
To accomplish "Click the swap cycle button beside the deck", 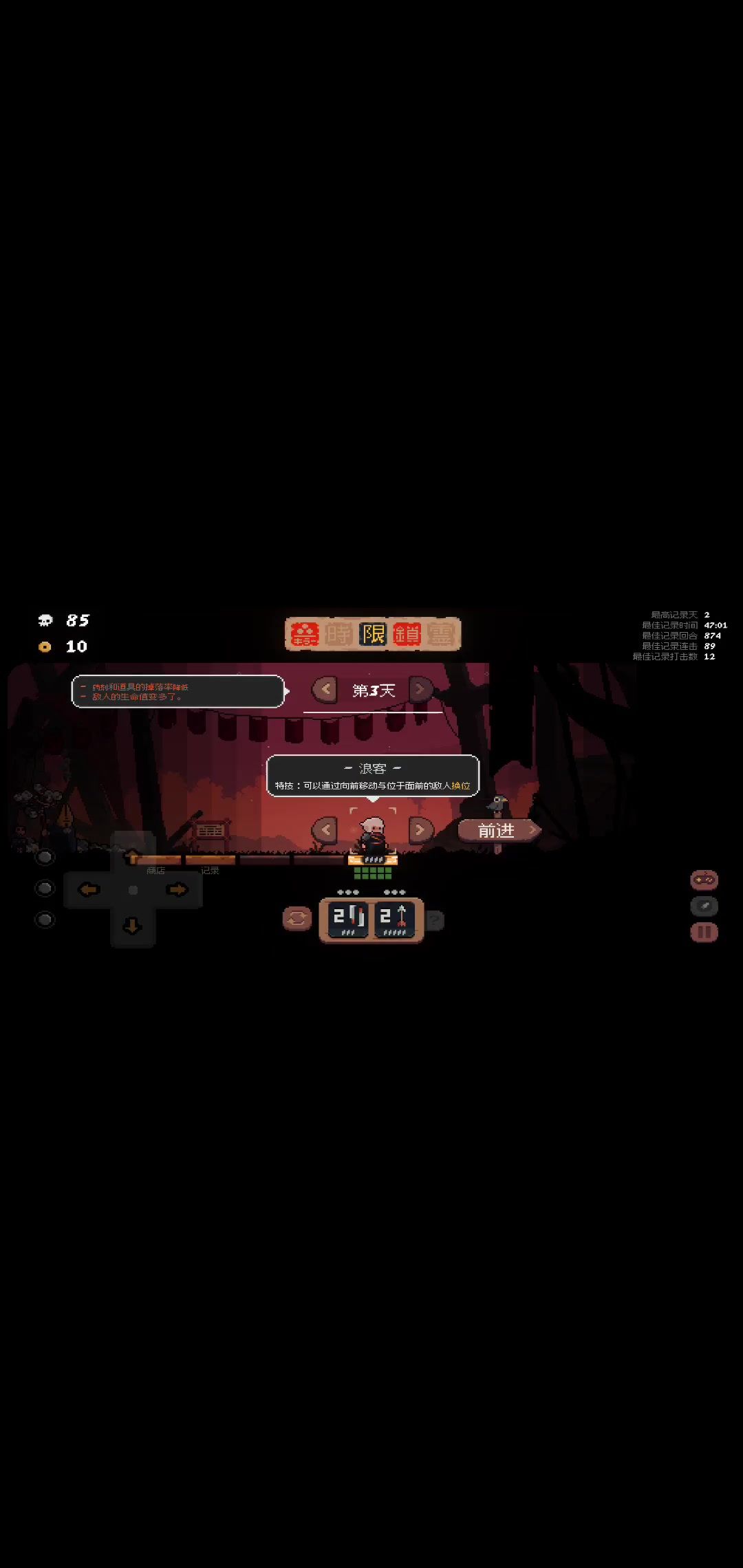I will pos(297,919).
